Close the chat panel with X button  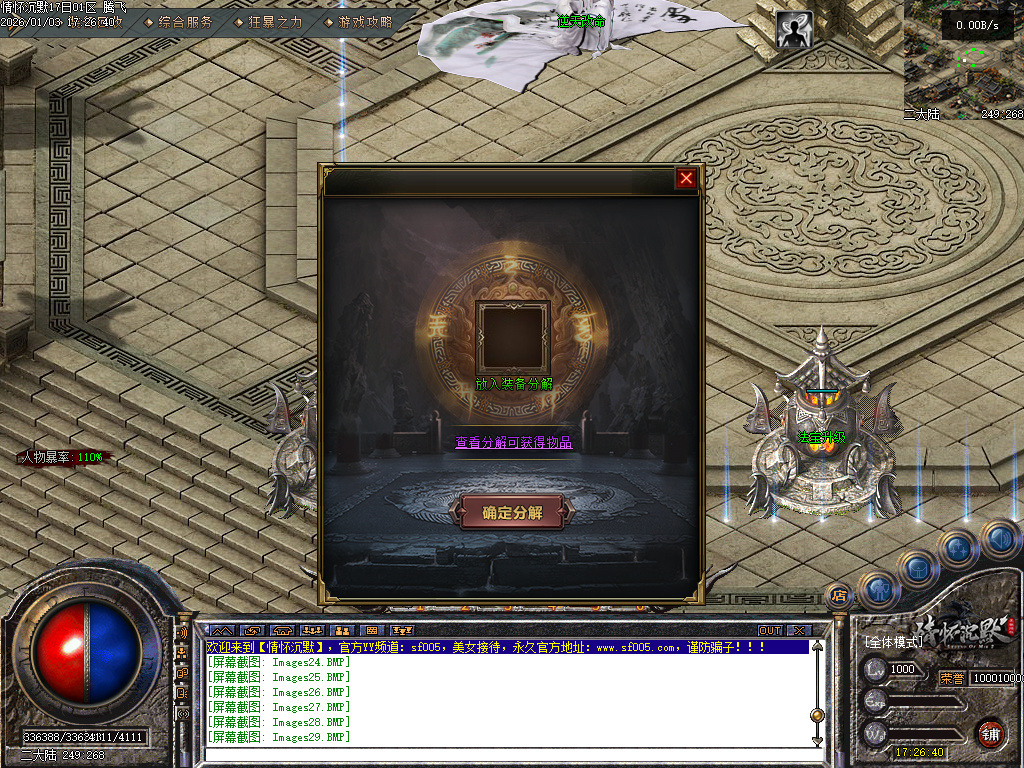[x=798, y=631]
